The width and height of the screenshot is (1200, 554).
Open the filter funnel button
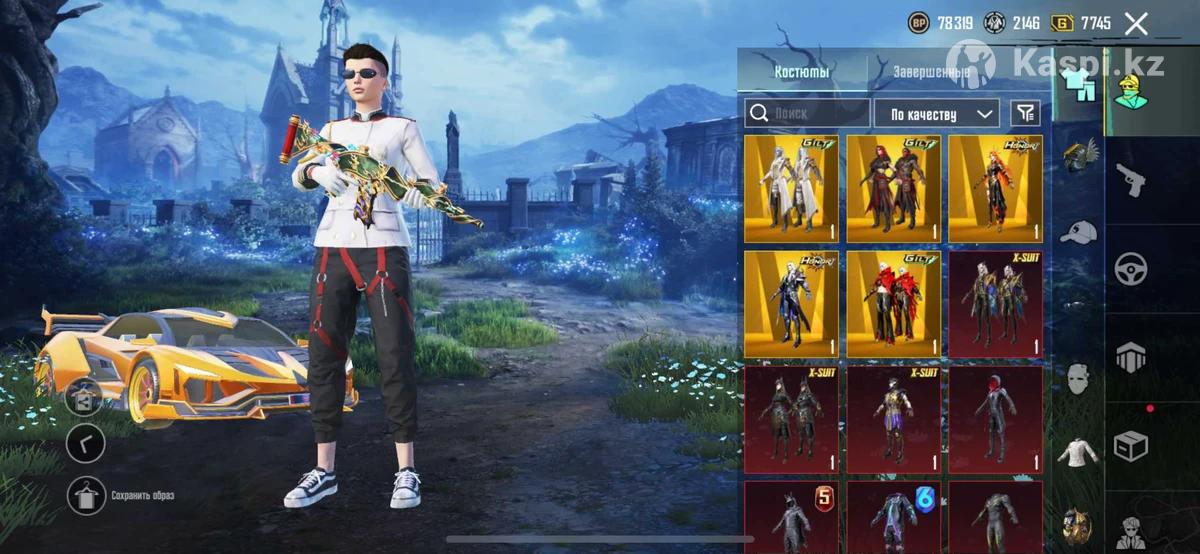(1025, 113)
